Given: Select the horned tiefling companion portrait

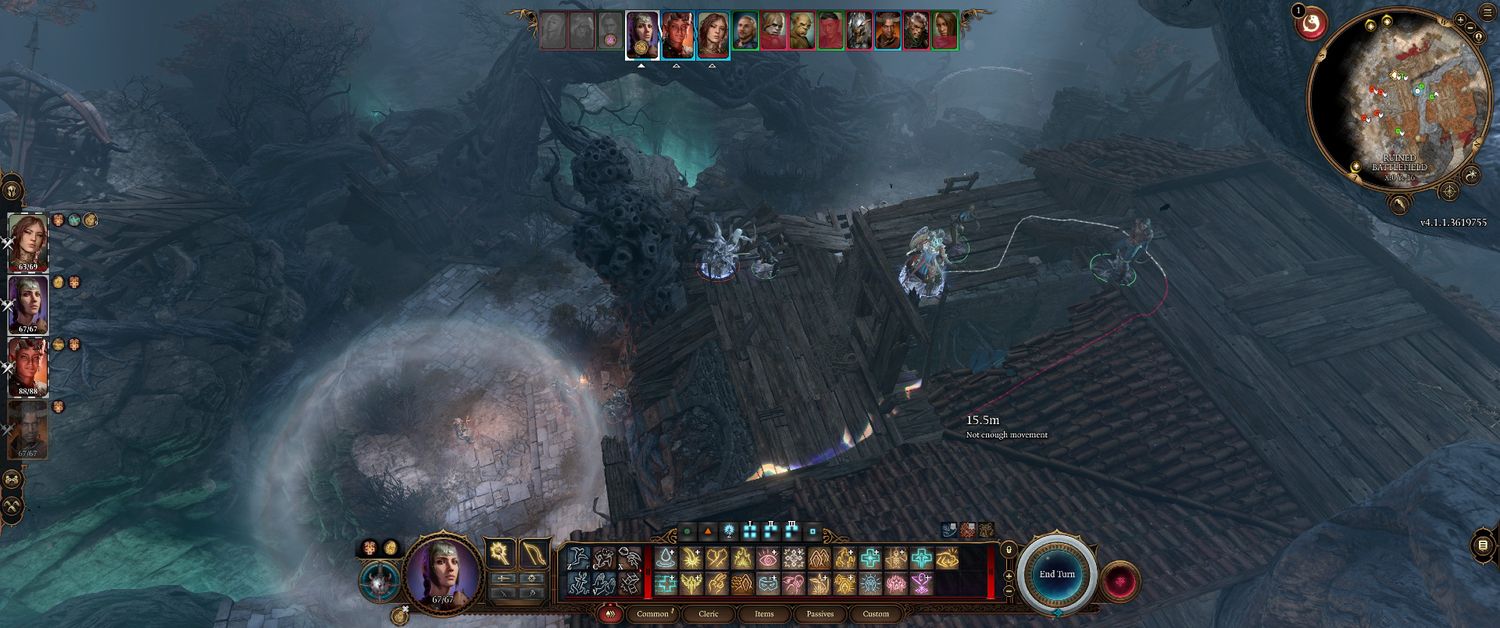Looking at the screenshot, I should coord(27,367).
